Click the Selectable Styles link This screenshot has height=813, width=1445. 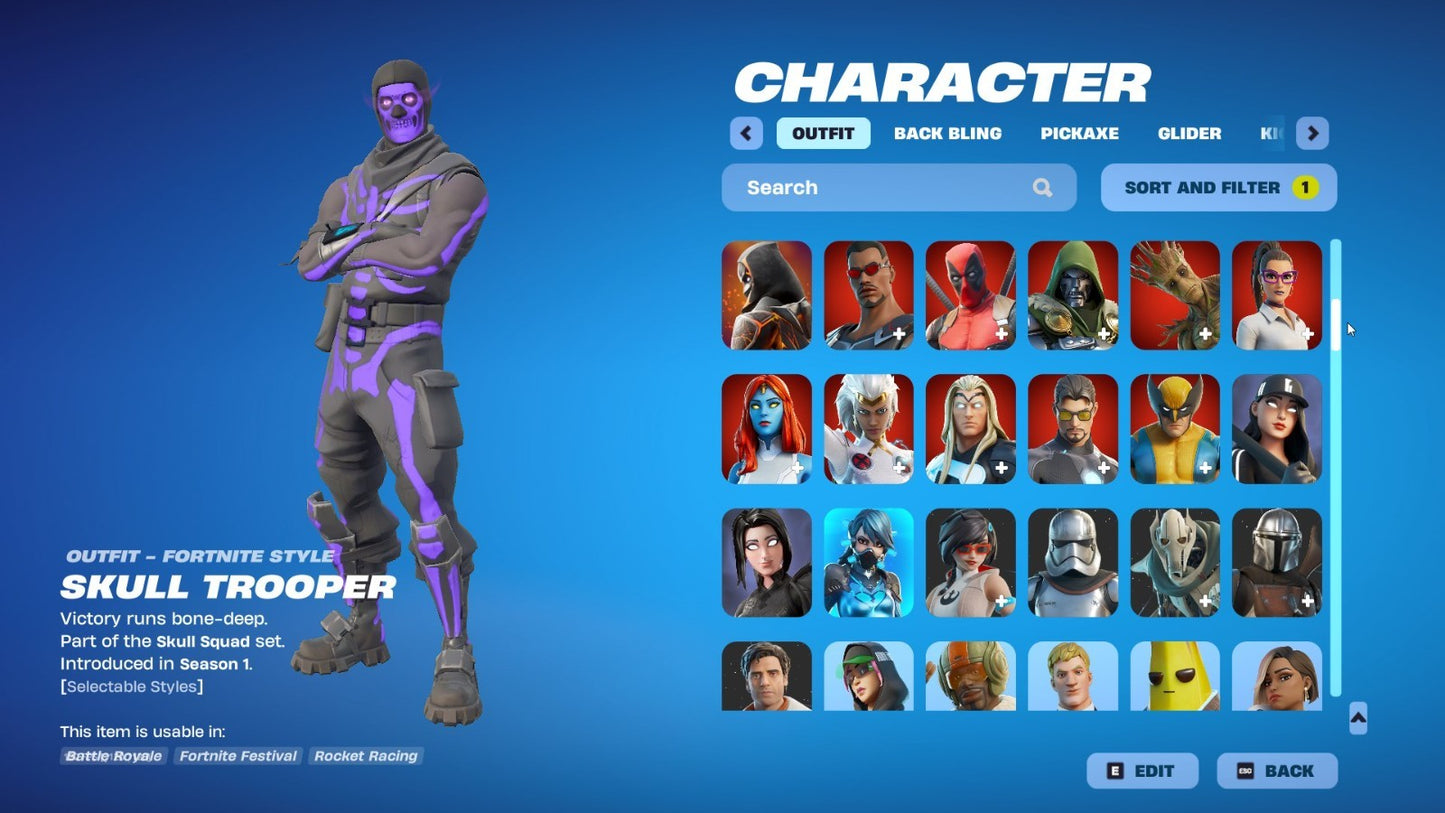[132, 686]
